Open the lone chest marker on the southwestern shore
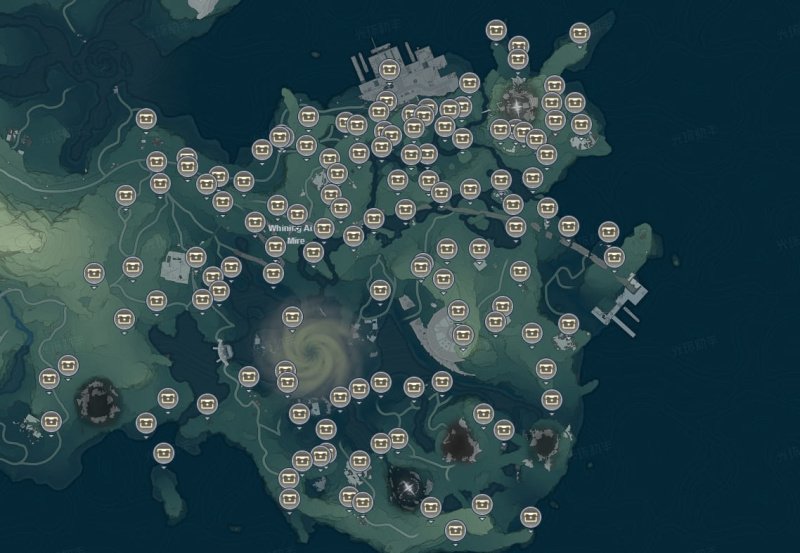The height and width of the screenshot is (553, 800). pyautogui.click(x=164, y=452)
